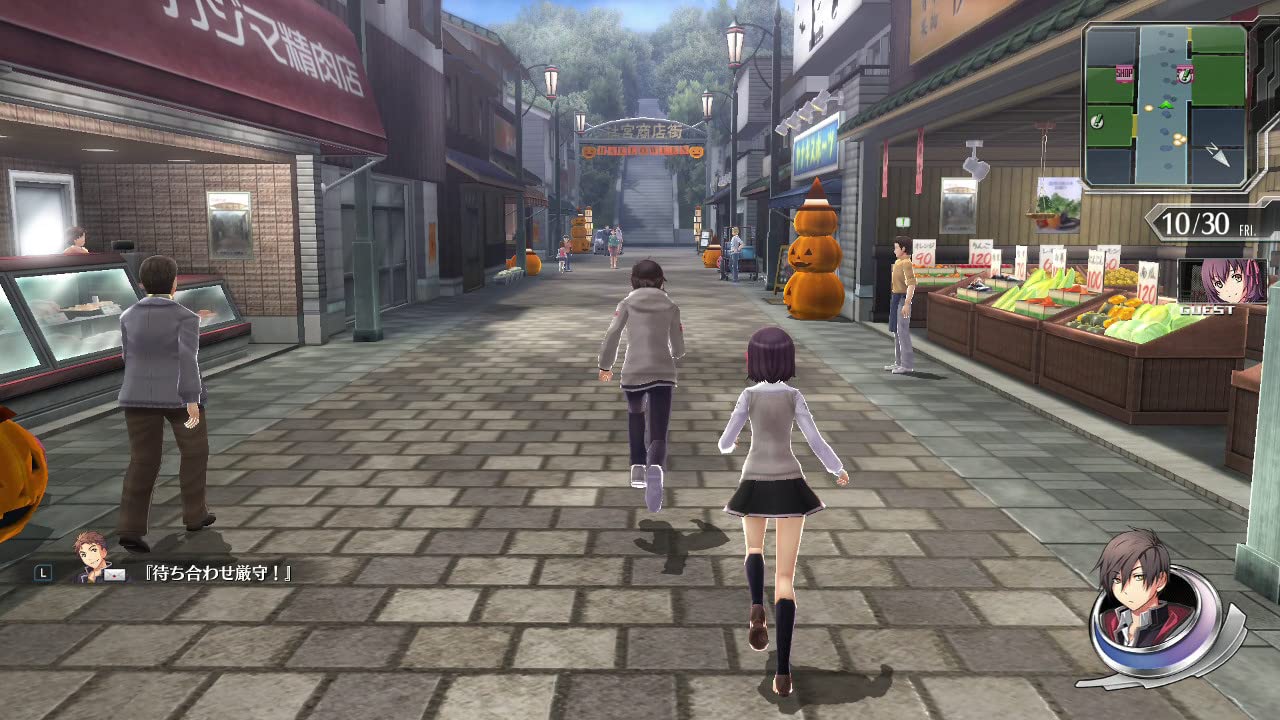Select the upper green event icon on minimap

point(1185,75)
